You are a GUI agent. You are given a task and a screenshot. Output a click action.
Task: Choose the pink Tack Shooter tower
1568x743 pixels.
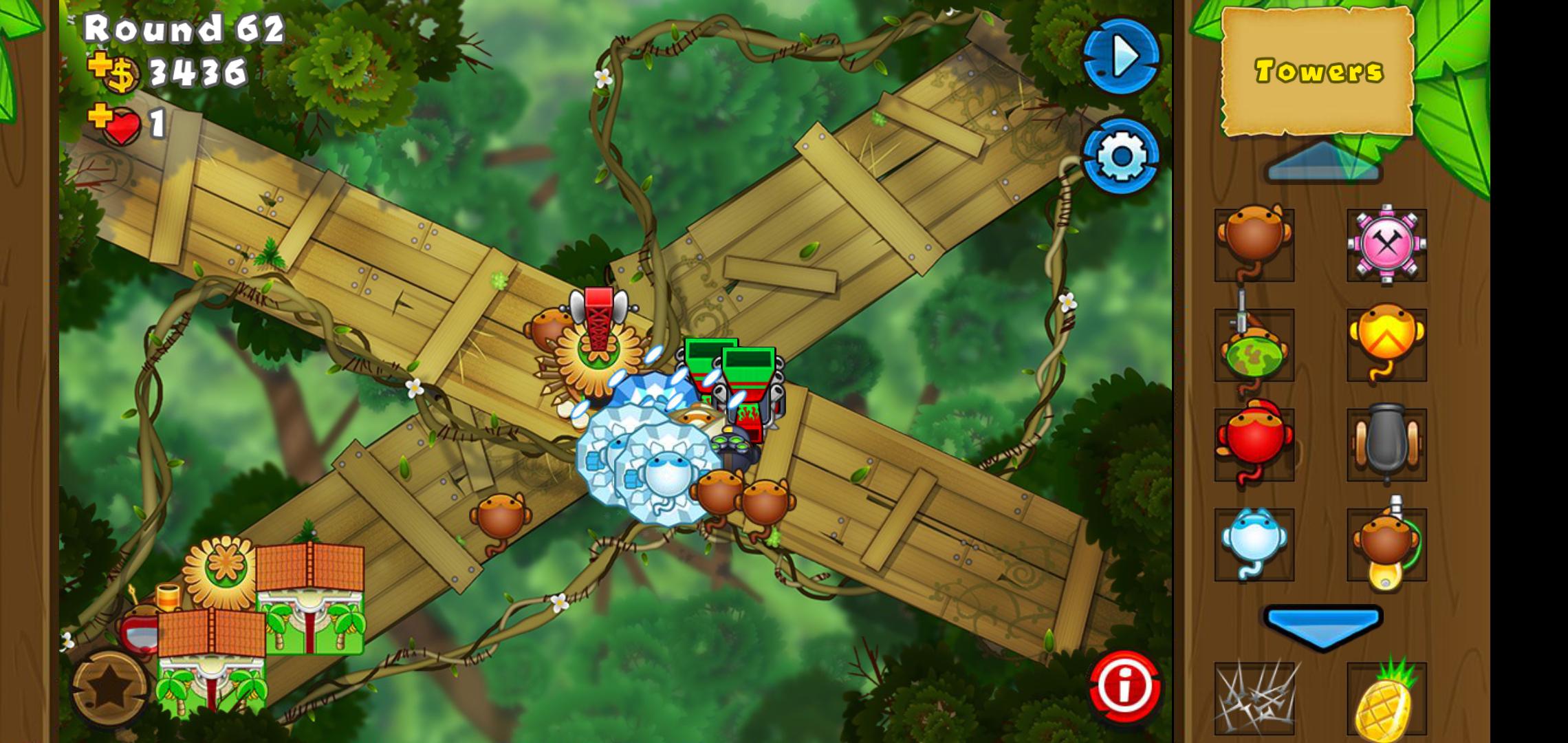click(1386, 244)
